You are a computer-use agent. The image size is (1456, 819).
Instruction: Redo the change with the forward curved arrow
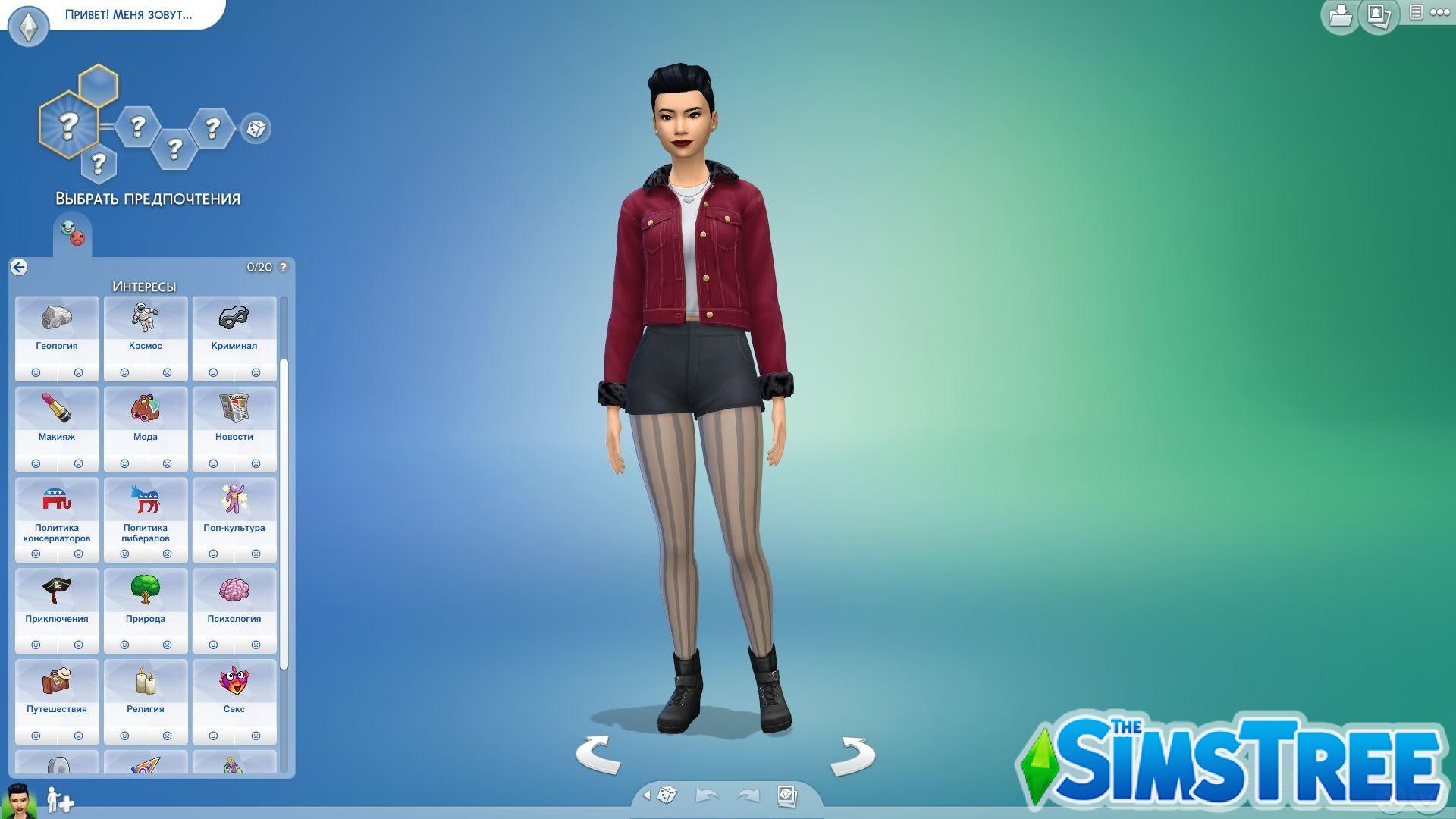coord(747,795)
